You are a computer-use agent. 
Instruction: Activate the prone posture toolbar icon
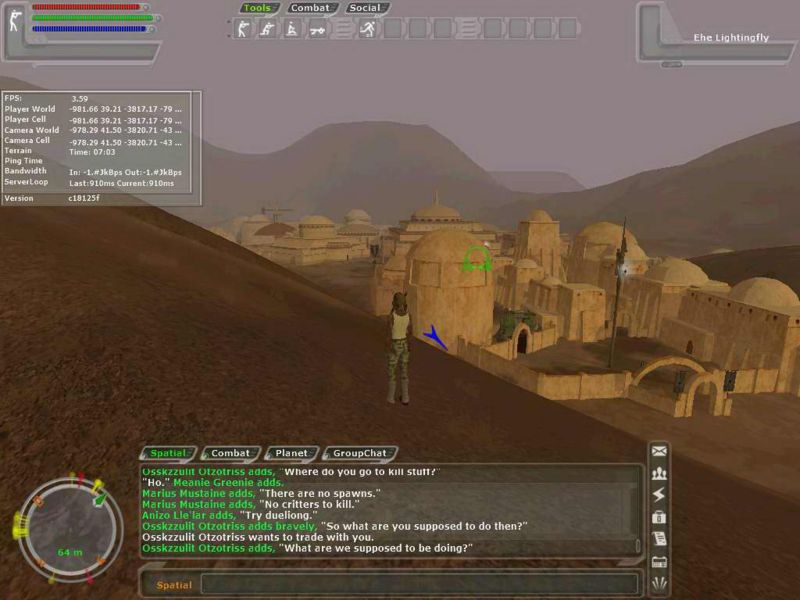click(317, 29)
